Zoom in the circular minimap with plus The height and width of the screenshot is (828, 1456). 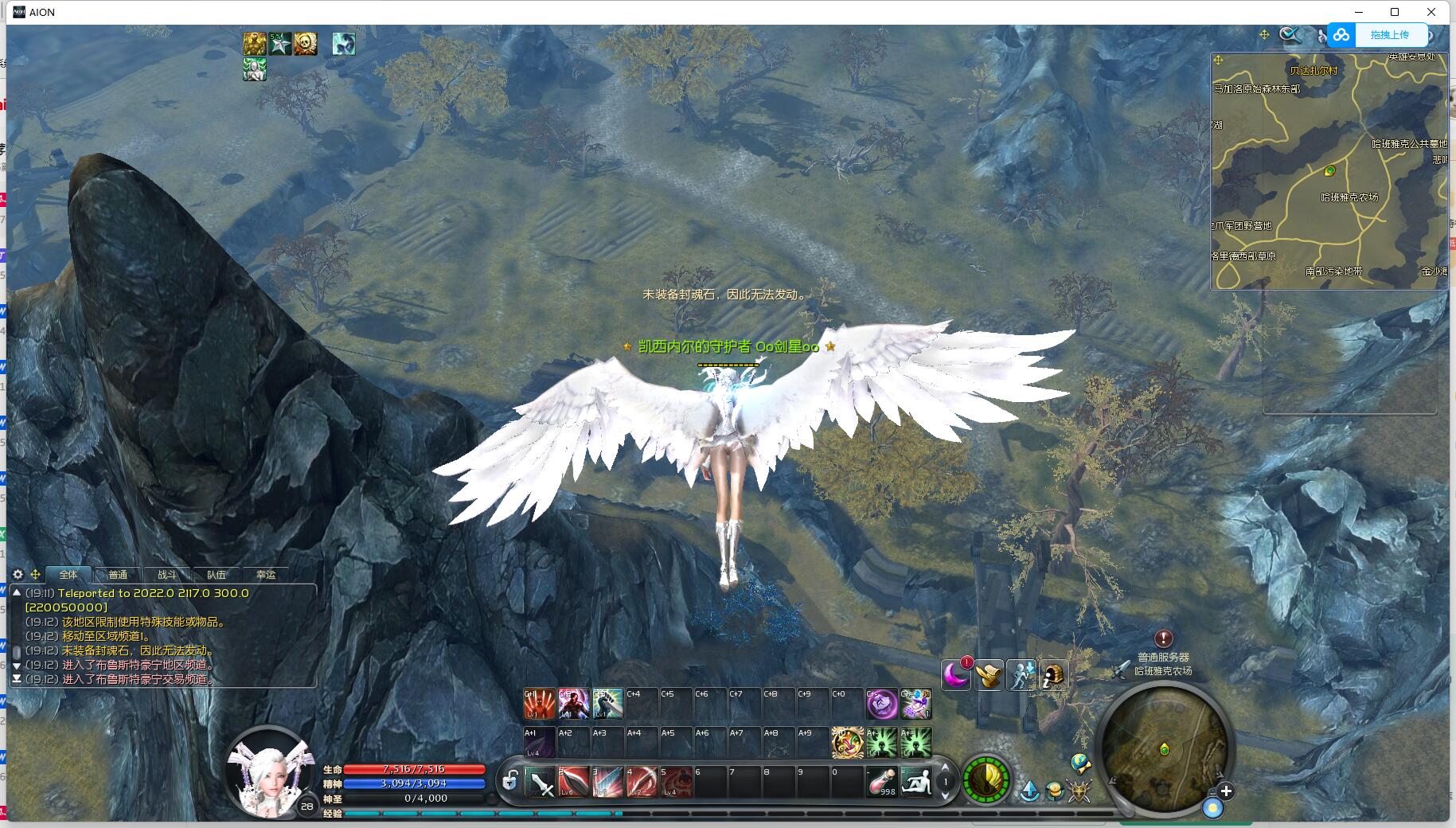pyautogui.click(x=1226, y=791)
